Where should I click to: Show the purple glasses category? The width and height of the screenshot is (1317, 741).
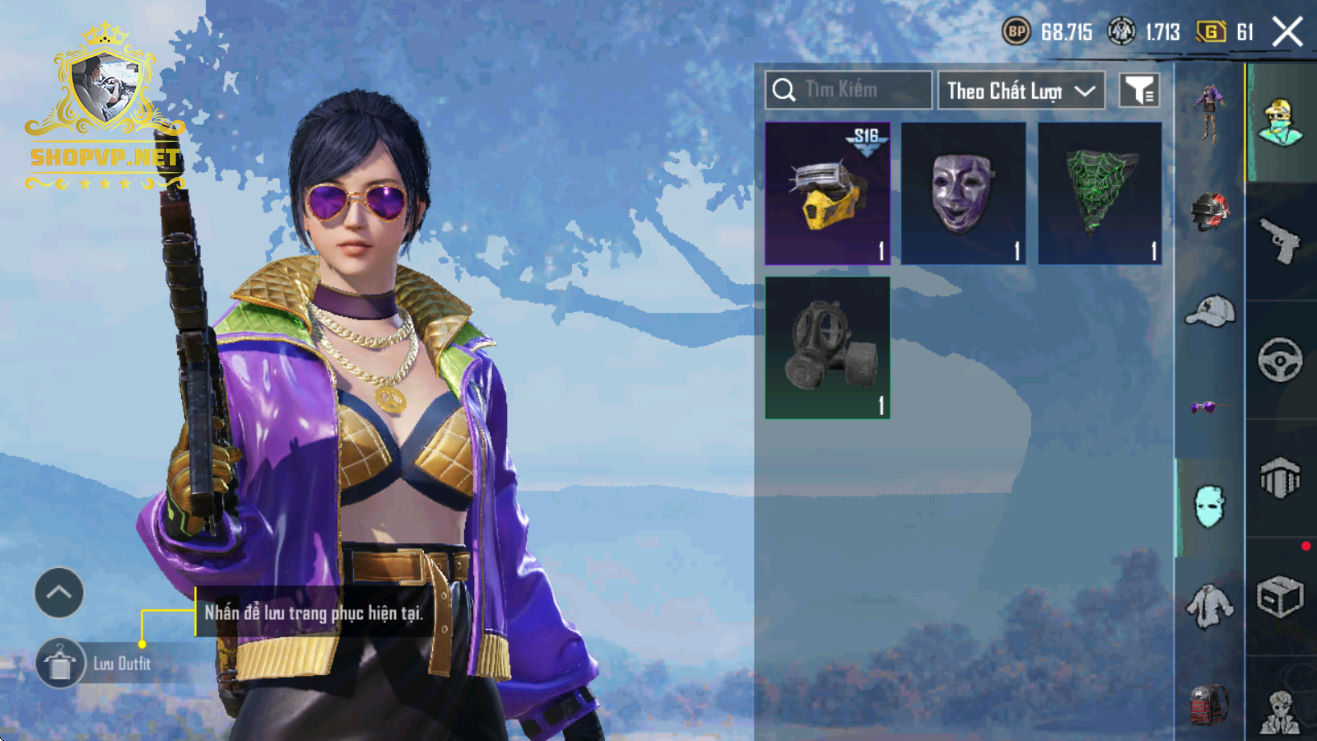click(x=1210, y=407)
